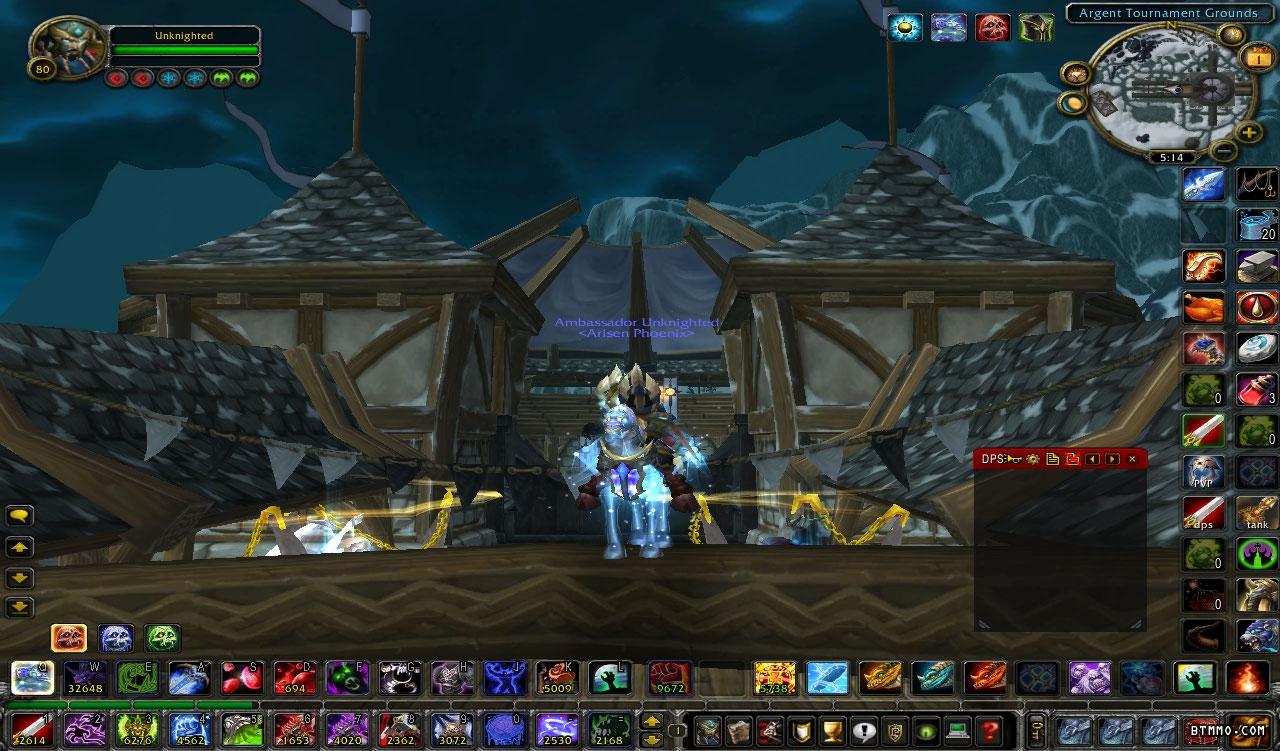The image size is (1280, 751).
Task: Go to the next DPS meter page
Action: 1112,459
